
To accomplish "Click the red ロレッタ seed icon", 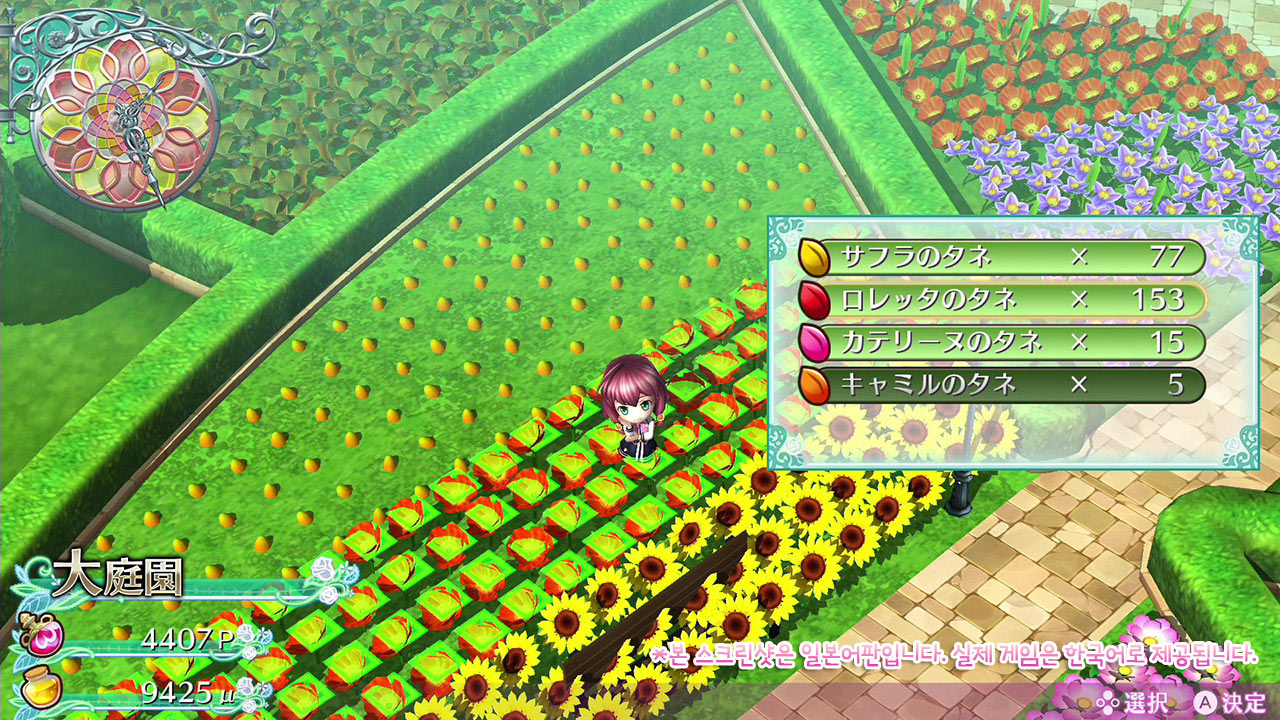I will coord(815,300).
